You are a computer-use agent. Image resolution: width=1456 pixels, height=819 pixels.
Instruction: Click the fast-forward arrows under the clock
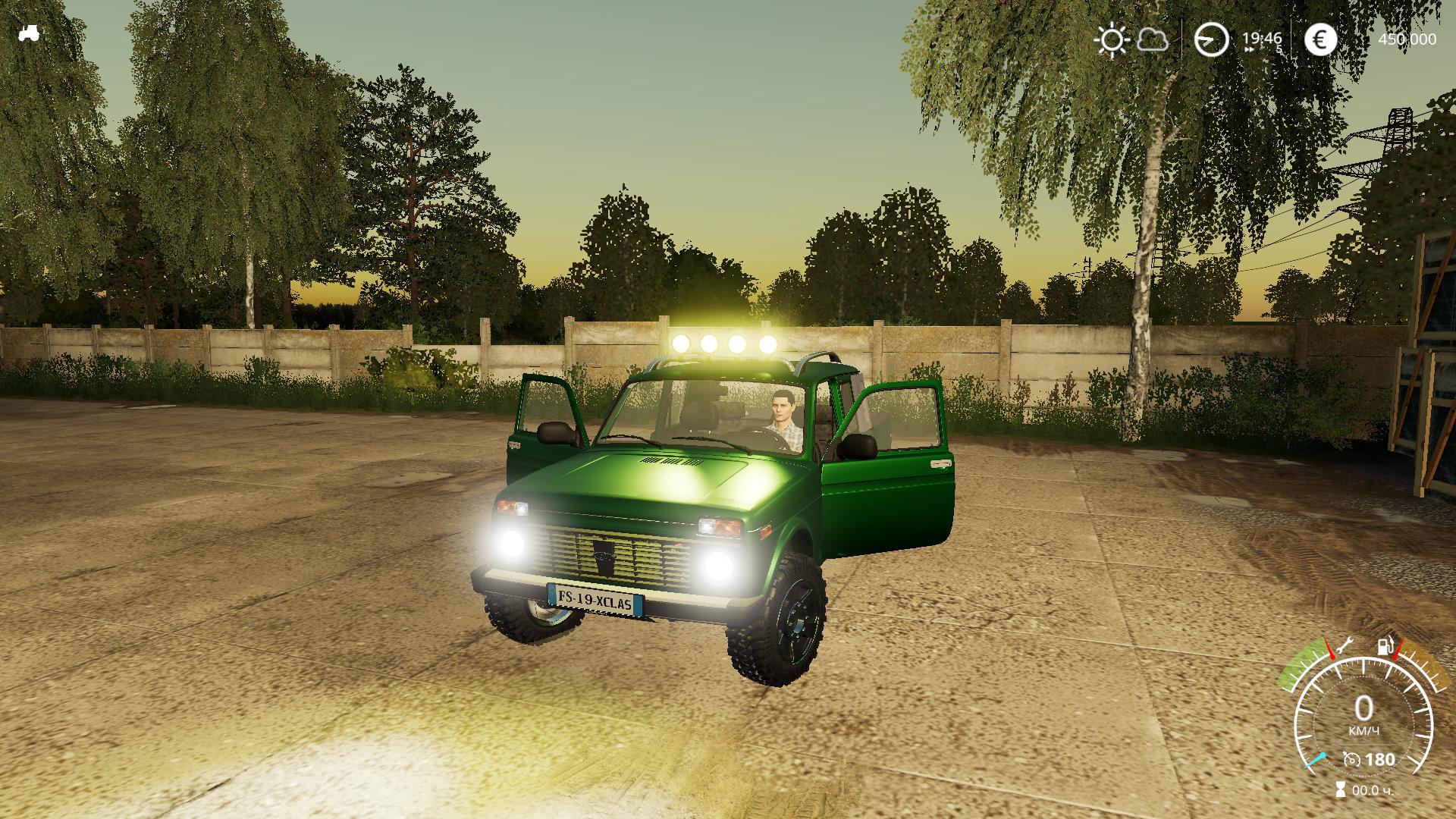[x=1250, y=48]
